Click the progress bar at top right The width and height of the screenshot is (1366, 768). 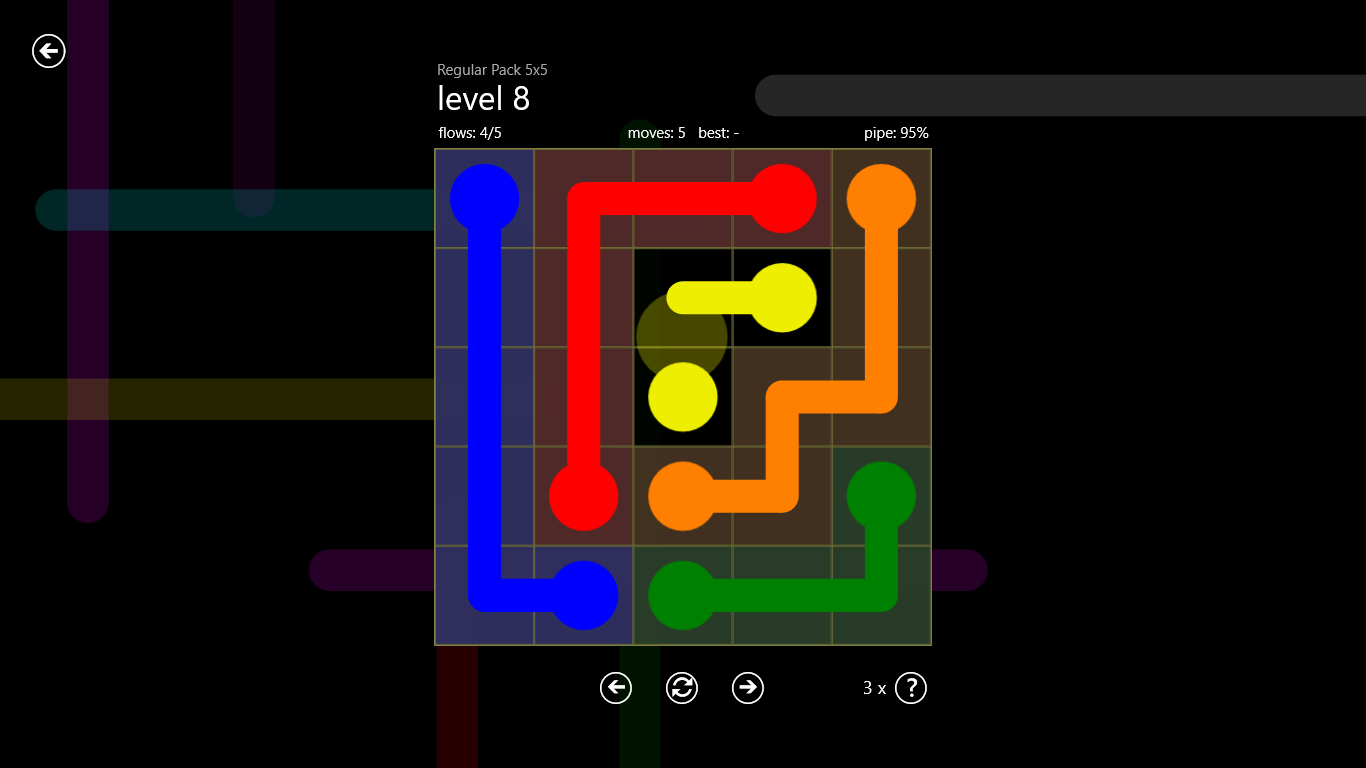1060,95
